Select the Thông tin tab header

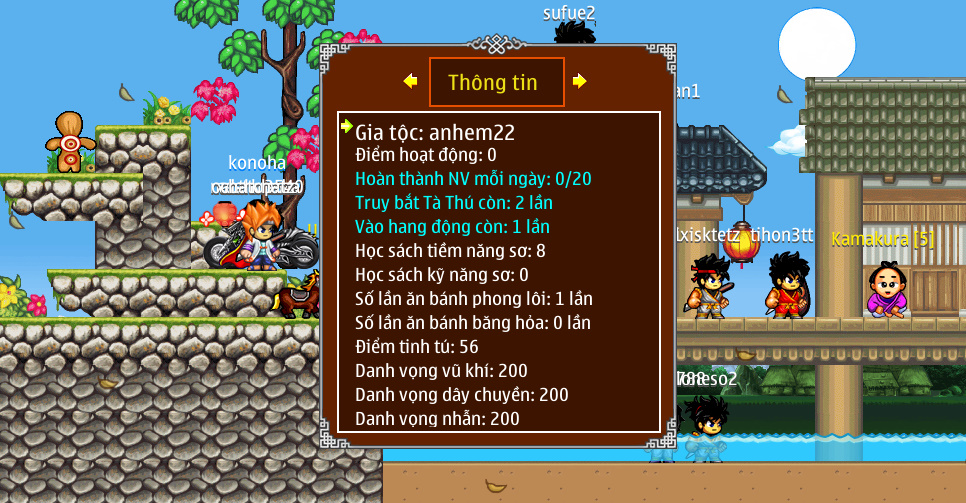496,82
